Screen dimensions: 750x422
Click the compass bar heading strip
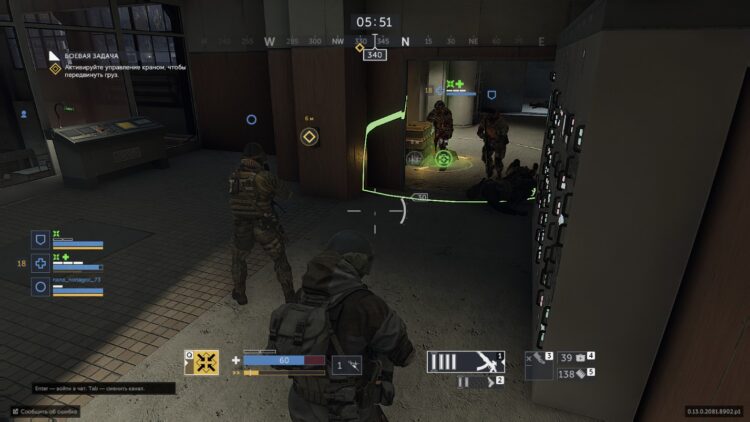point(375,42)
